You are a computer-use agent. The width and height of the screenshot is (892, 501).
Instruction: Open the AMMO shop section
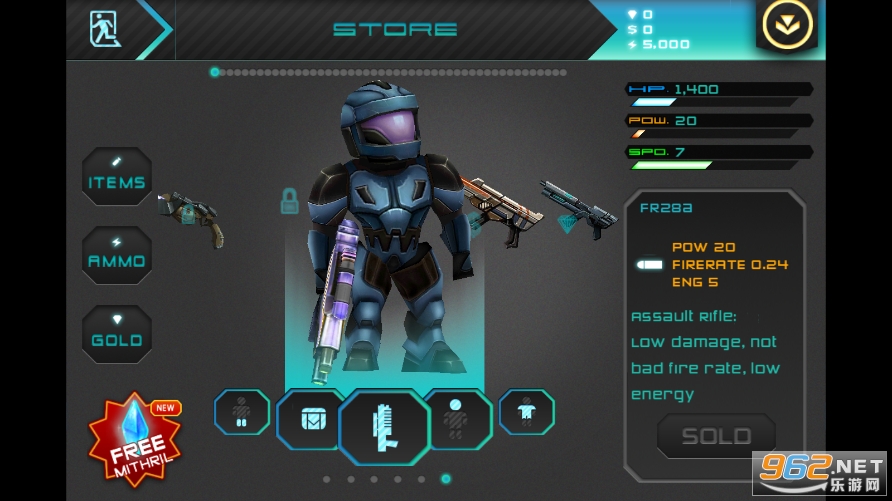(117, 255)
